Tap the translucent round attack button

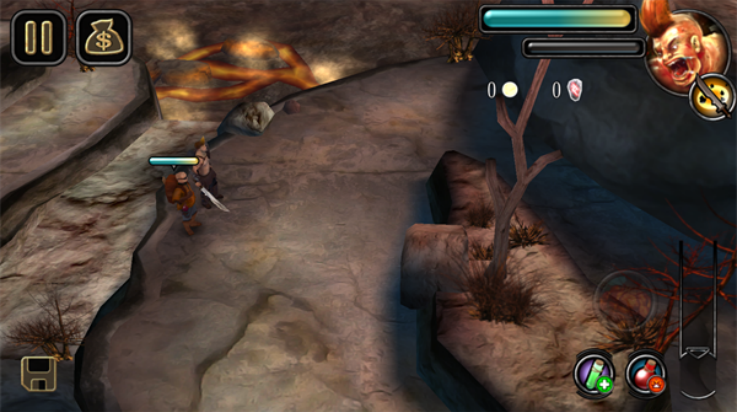tap(625, 300)
